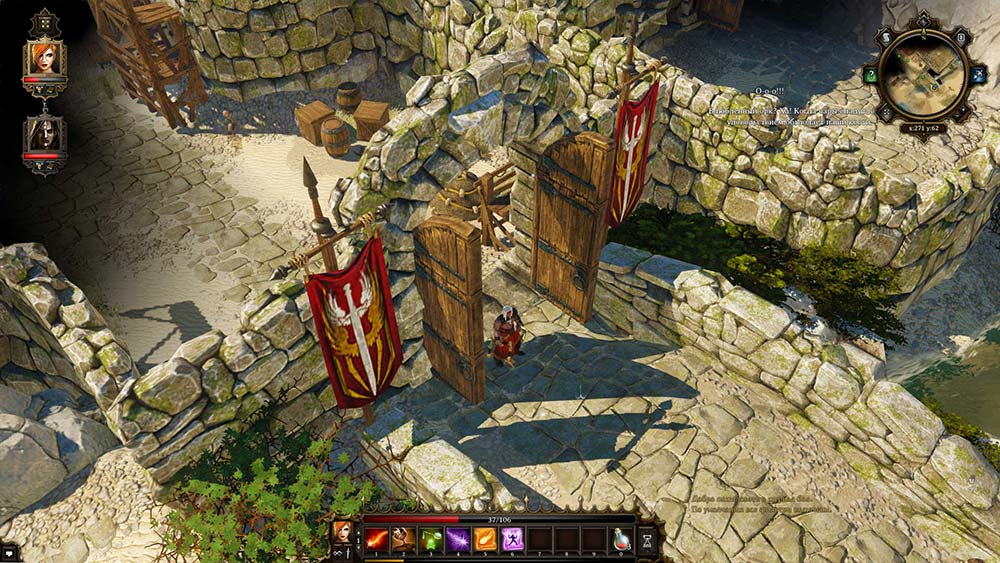Select the red-haired heroine party portrait
This screenshot has height=563, width=1000.
(45, 58)
